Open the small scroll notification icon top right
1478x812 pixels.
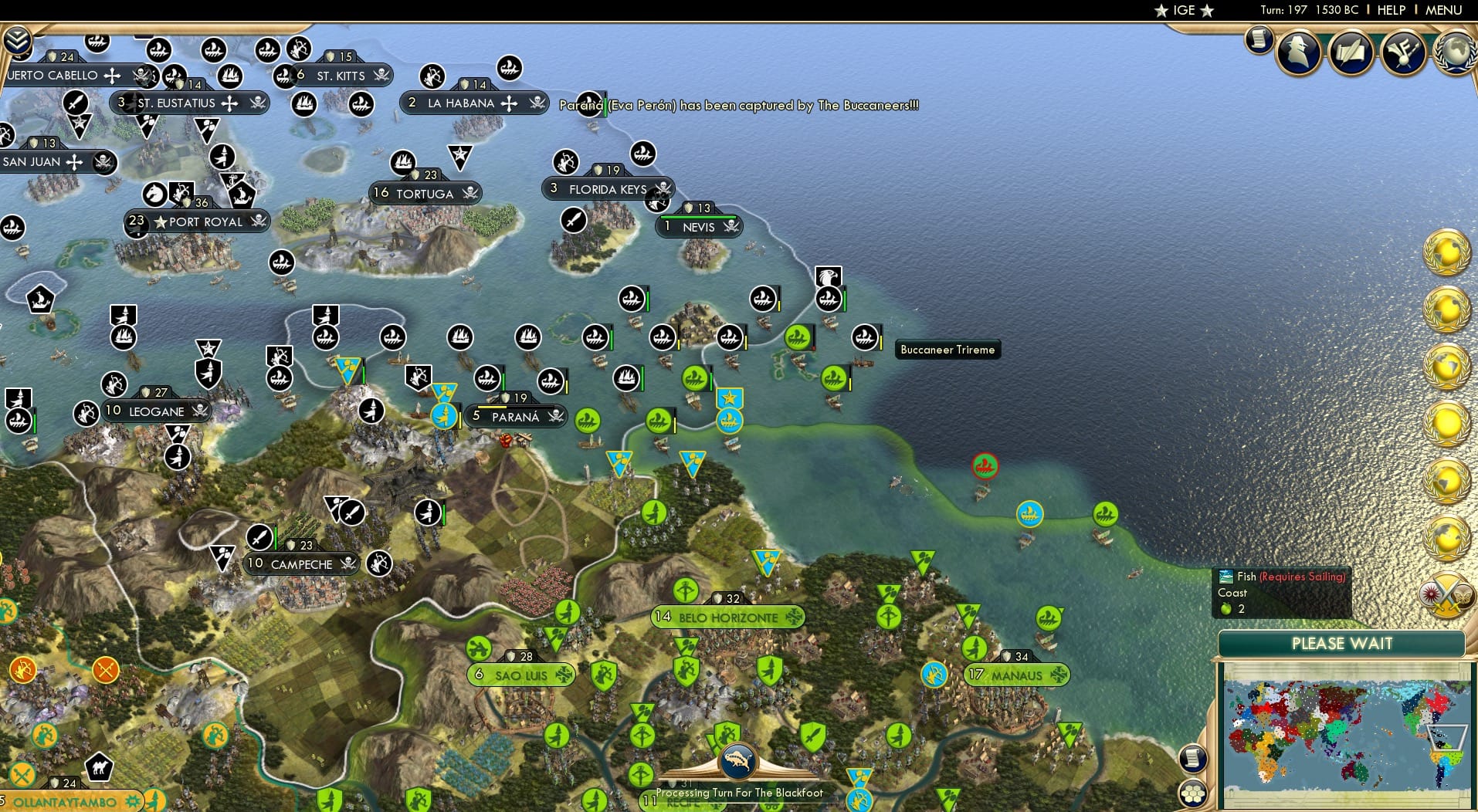(x=1259, y=41)
